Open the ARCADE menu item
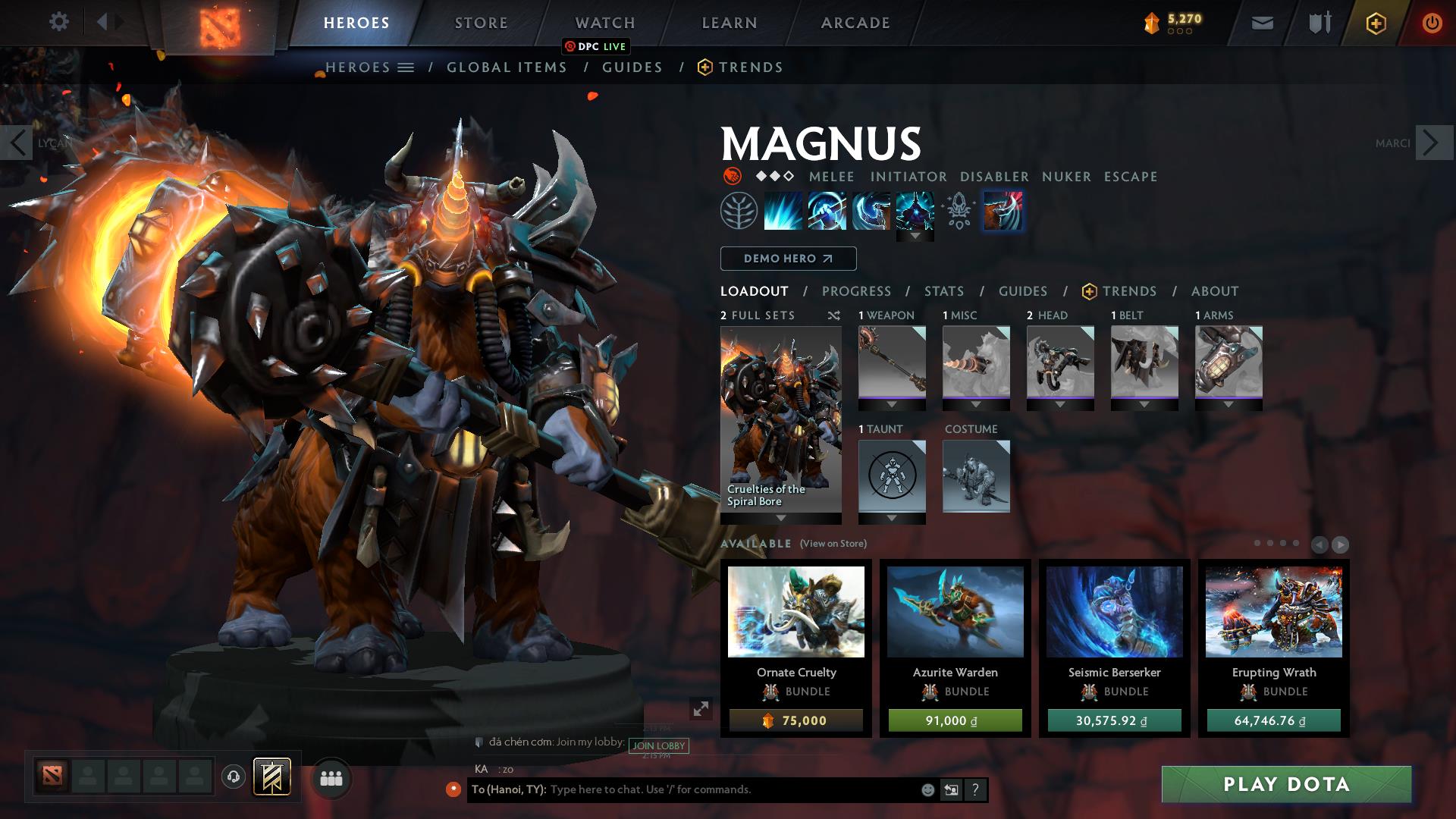 coord(855,22)
